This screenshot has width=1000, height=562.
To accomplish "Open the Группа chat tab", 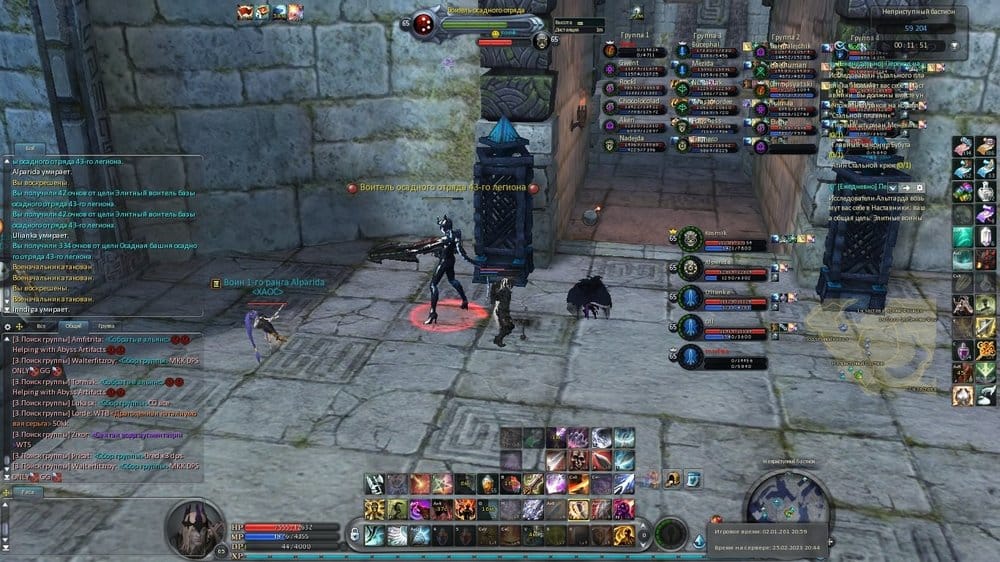I will (x=105, y=326).
